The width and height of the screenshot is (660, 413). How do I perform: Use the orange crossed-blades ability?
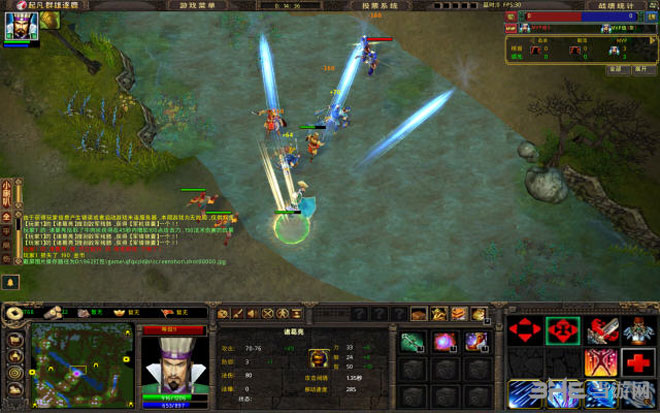[600, 362]
